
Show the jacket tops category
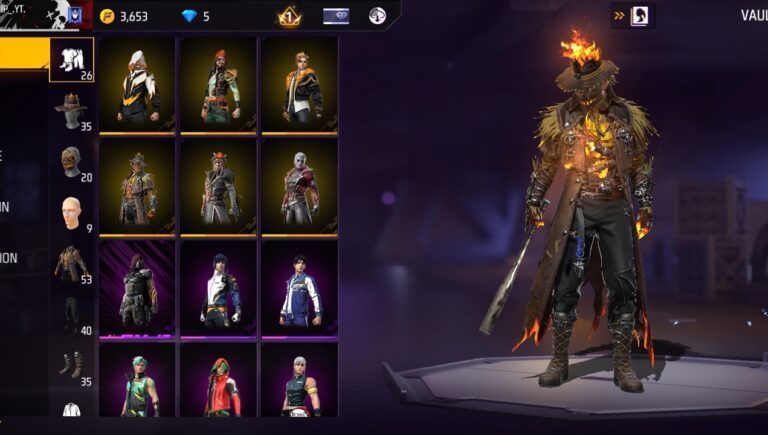pyautogui.click(x=72, y=264)
